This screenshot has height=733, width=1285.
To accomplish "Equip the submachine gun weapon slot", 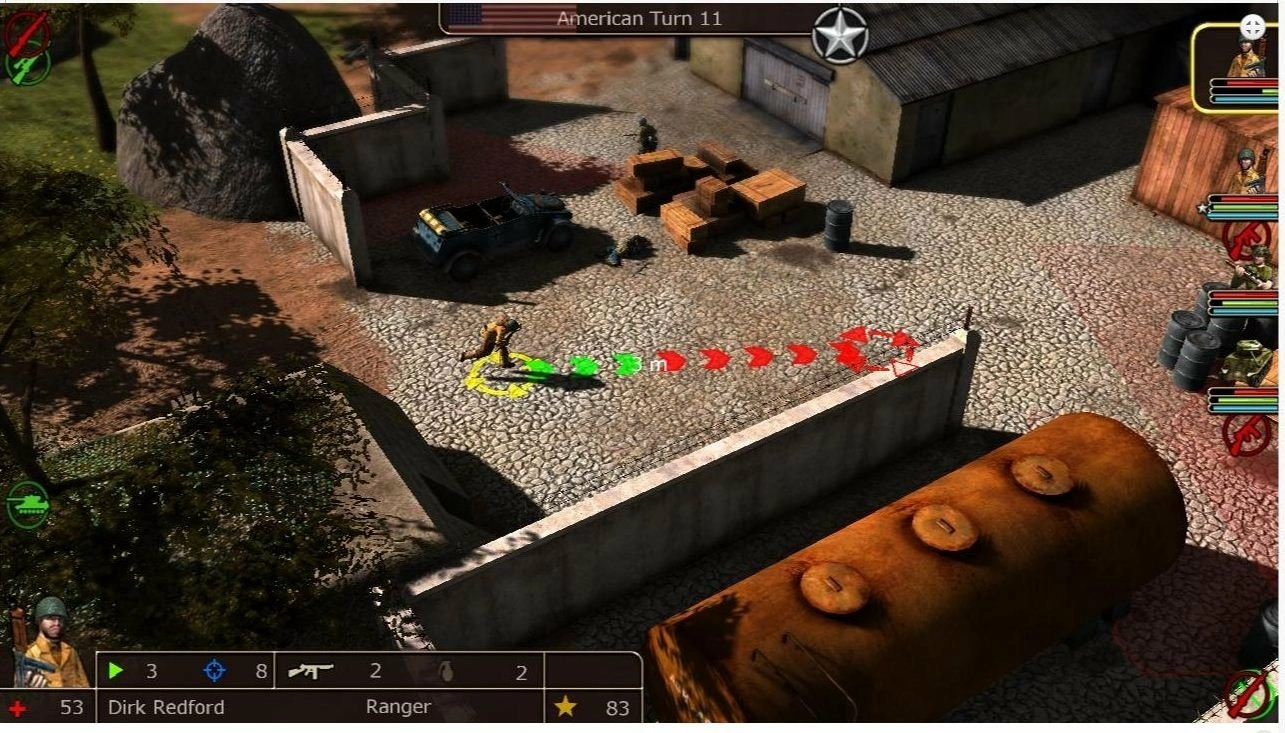I will (310, 671).
